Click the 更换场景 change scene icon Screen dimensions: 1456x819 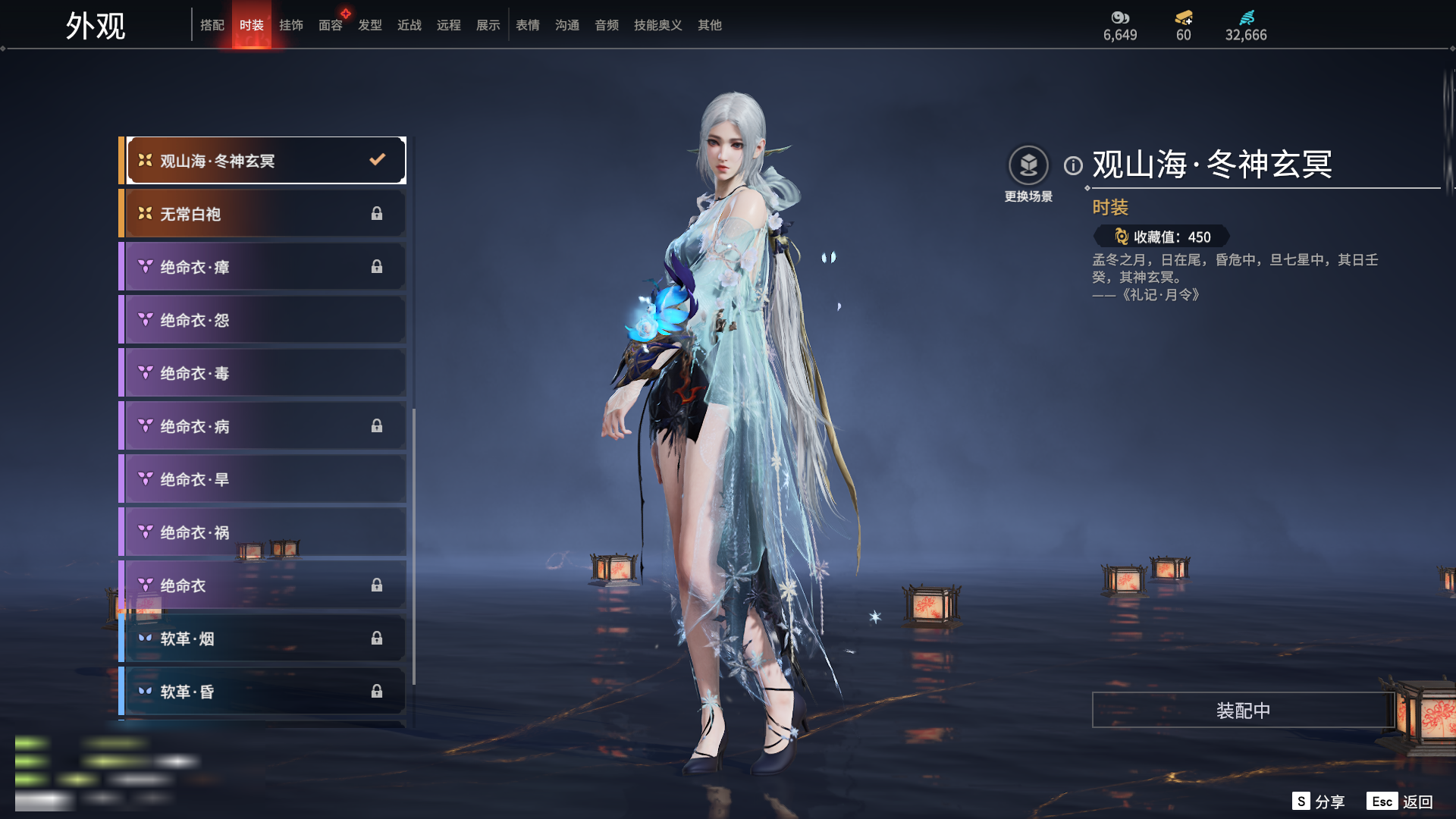[x=1028, y=165]
